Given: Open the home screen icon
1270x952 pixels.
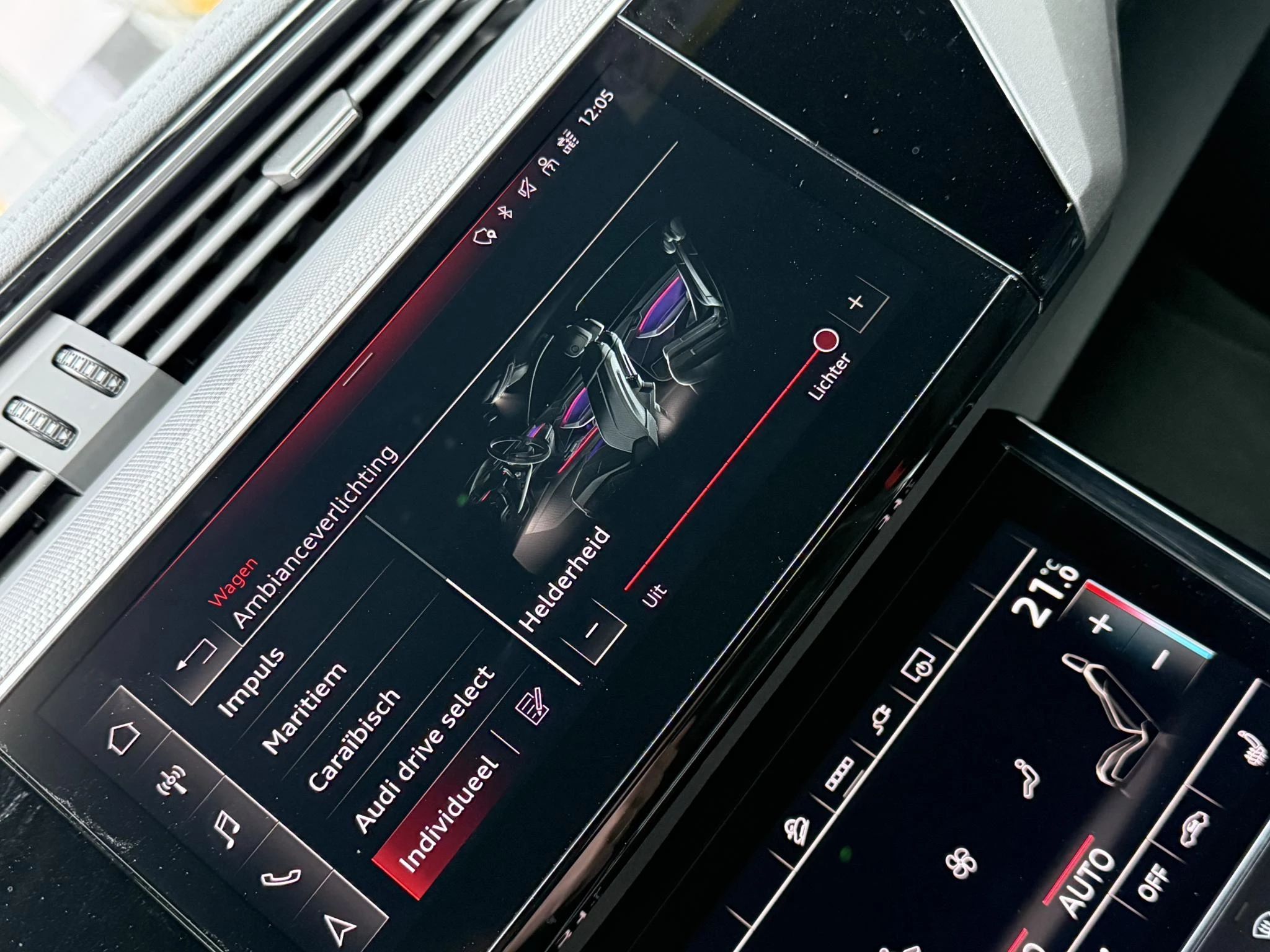Looking at the screenshot, I should pyautogui.click(x=123, y=739).
